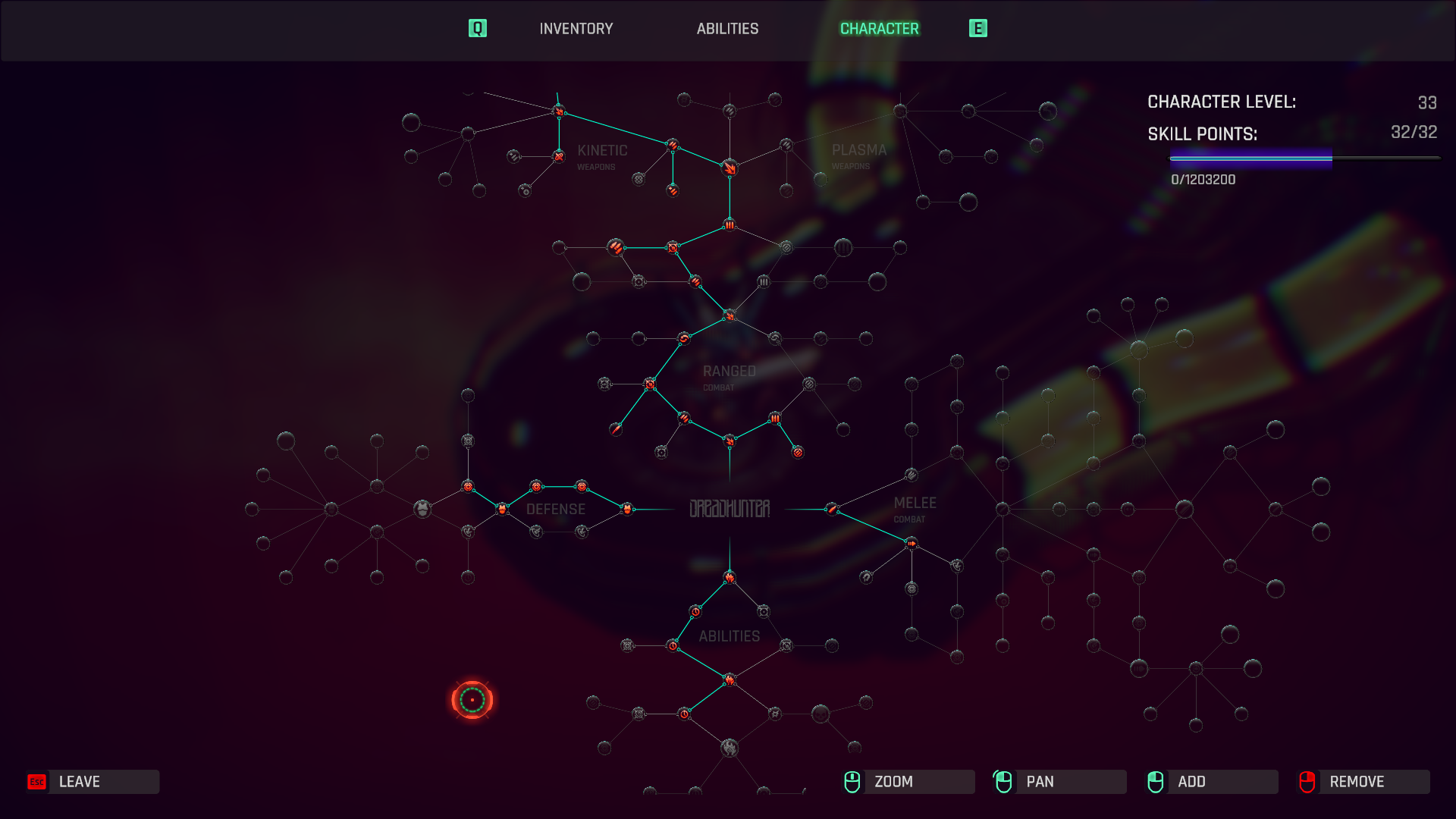
Task: Open the Abilities tab
Action: pos(727,29)
